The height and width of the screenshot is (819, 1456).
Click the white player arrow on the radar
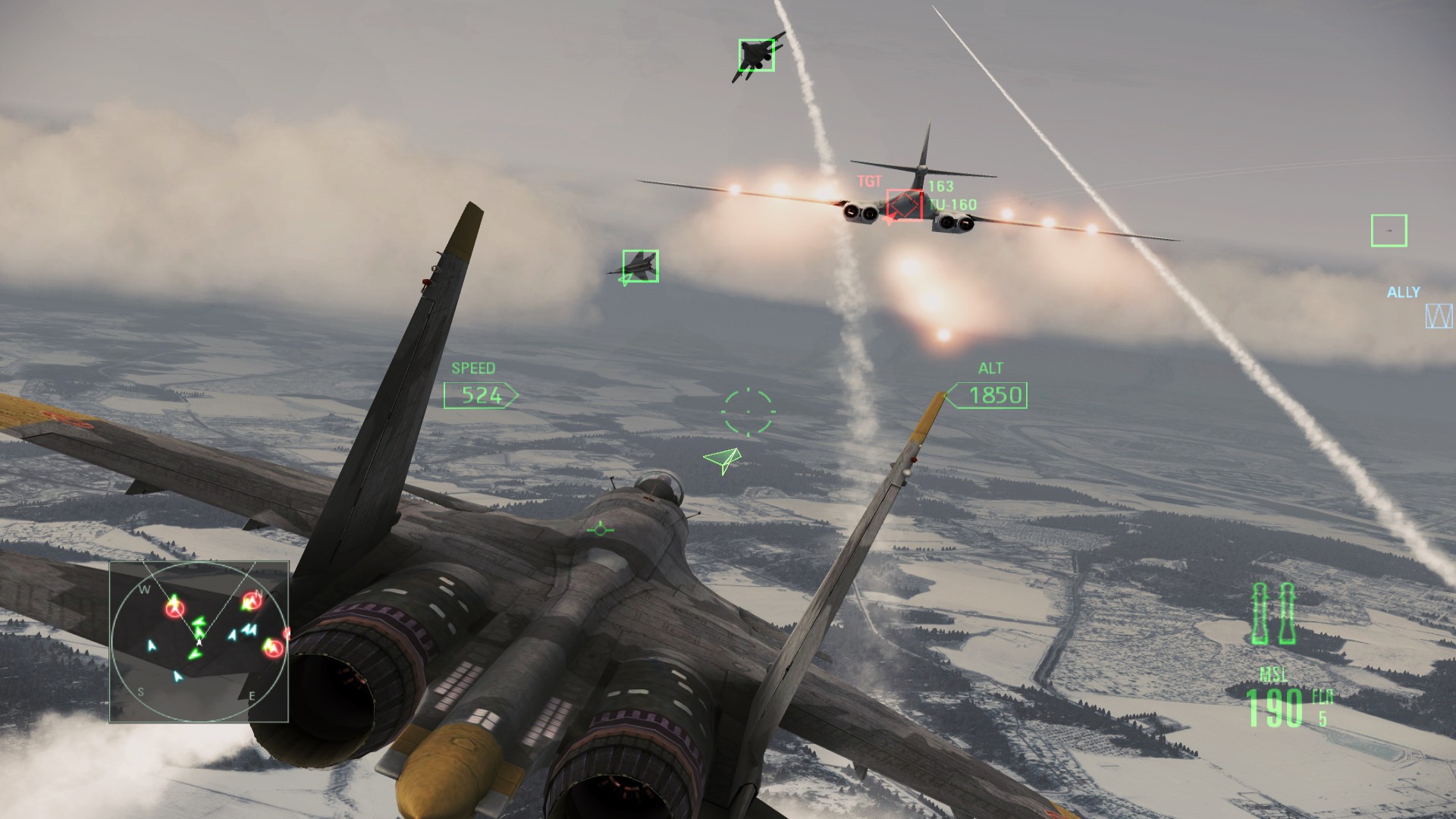(199, 642)
